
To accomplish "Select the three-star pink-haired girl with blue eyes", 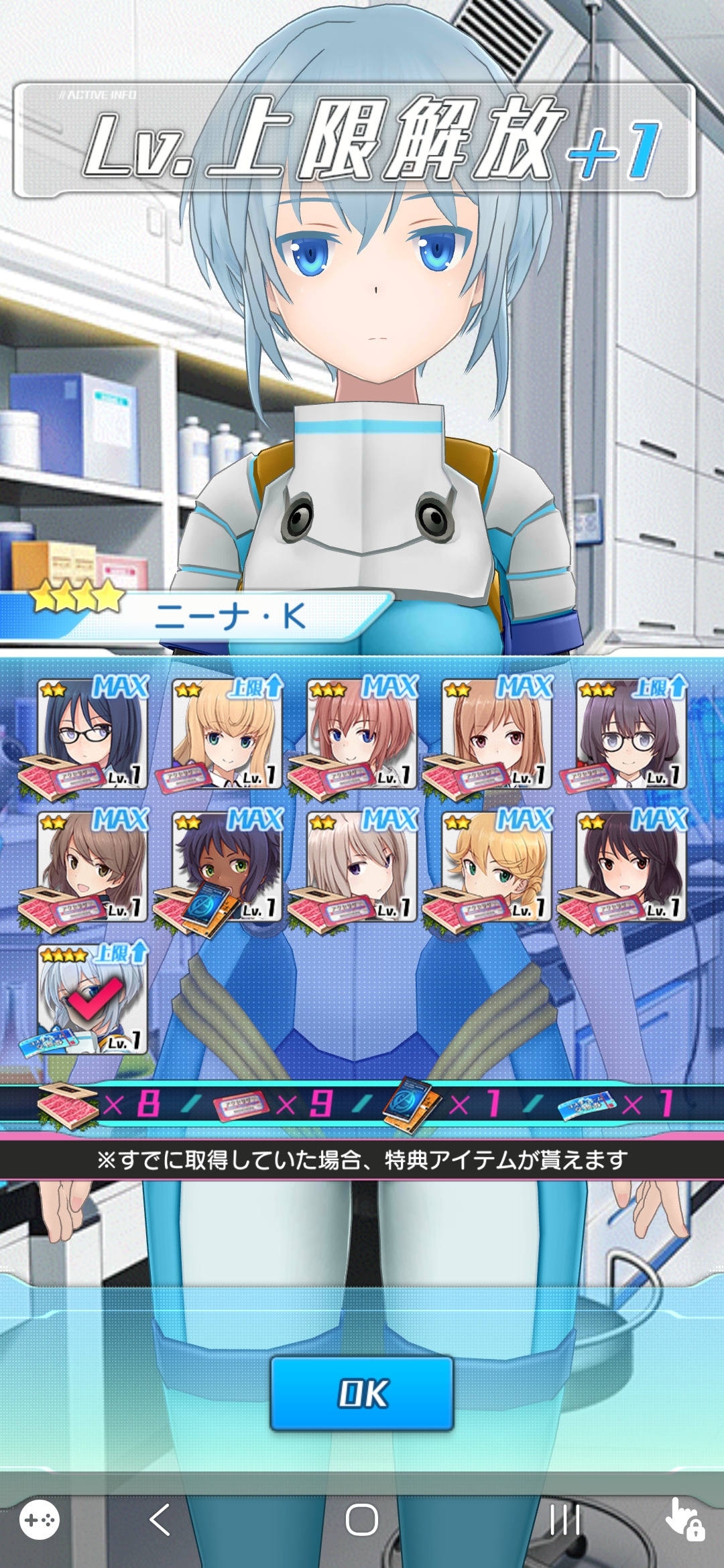I will tap(361, 734).
